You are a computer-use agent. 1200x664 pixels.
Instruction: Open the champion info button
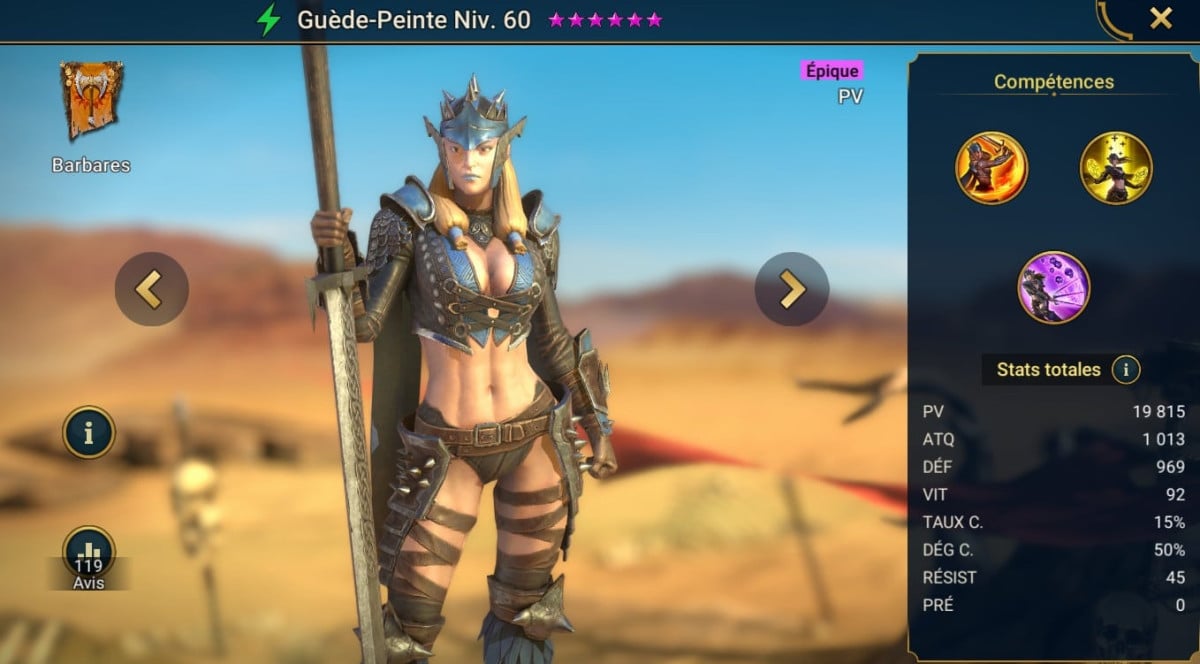(89, 432)
